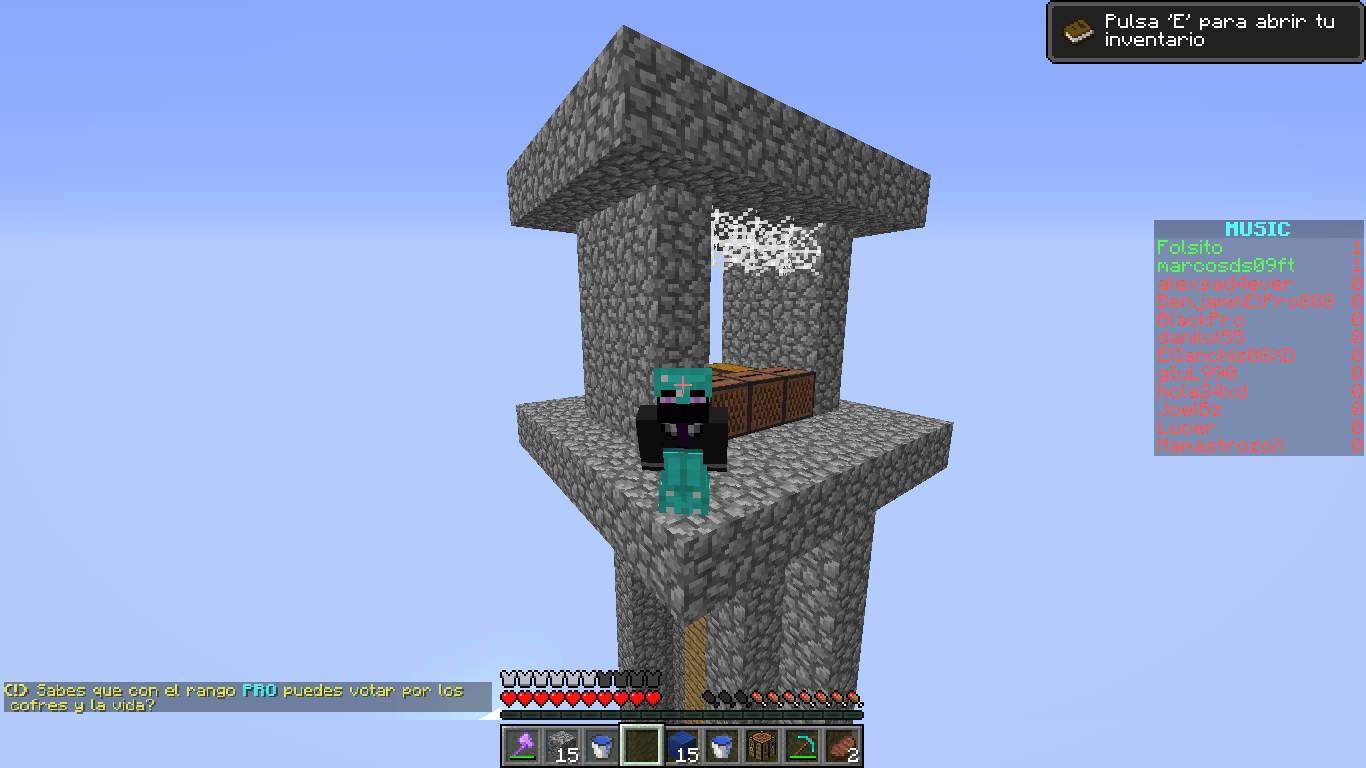Viewport: 1366px width, 768px height.
Task: Select the cobblestone stack in the hotbar
Action: [x=561, y=745]
